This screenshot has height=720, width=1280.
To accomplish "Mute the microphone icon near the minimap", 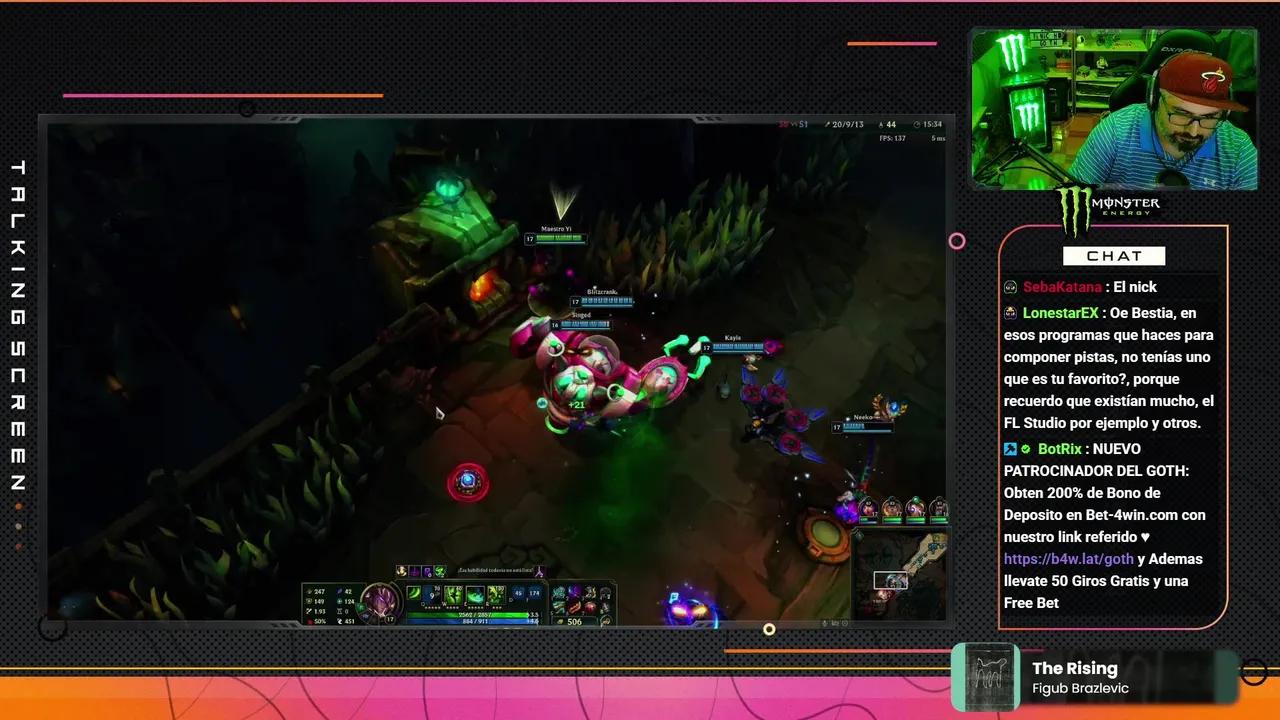I will coord(823,621).
